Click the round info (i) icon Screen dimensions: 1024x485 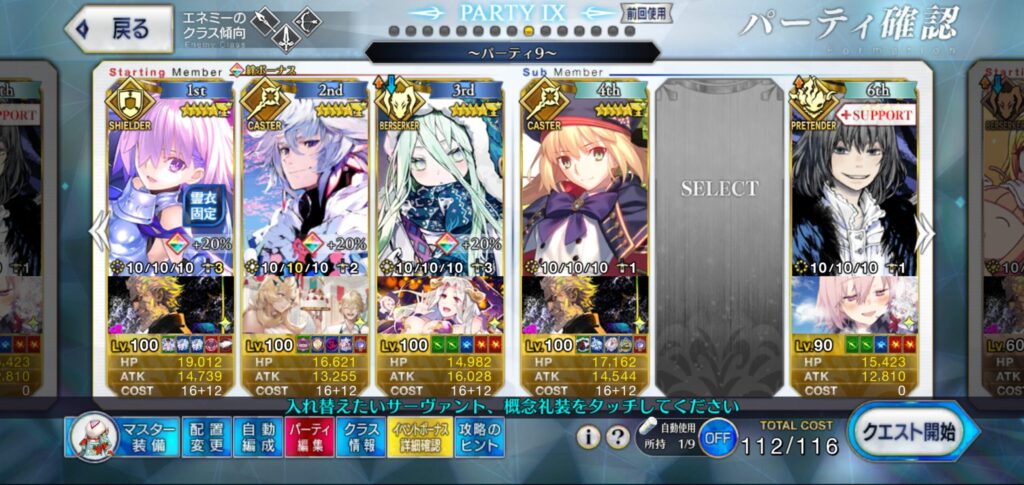pos(590,437)
